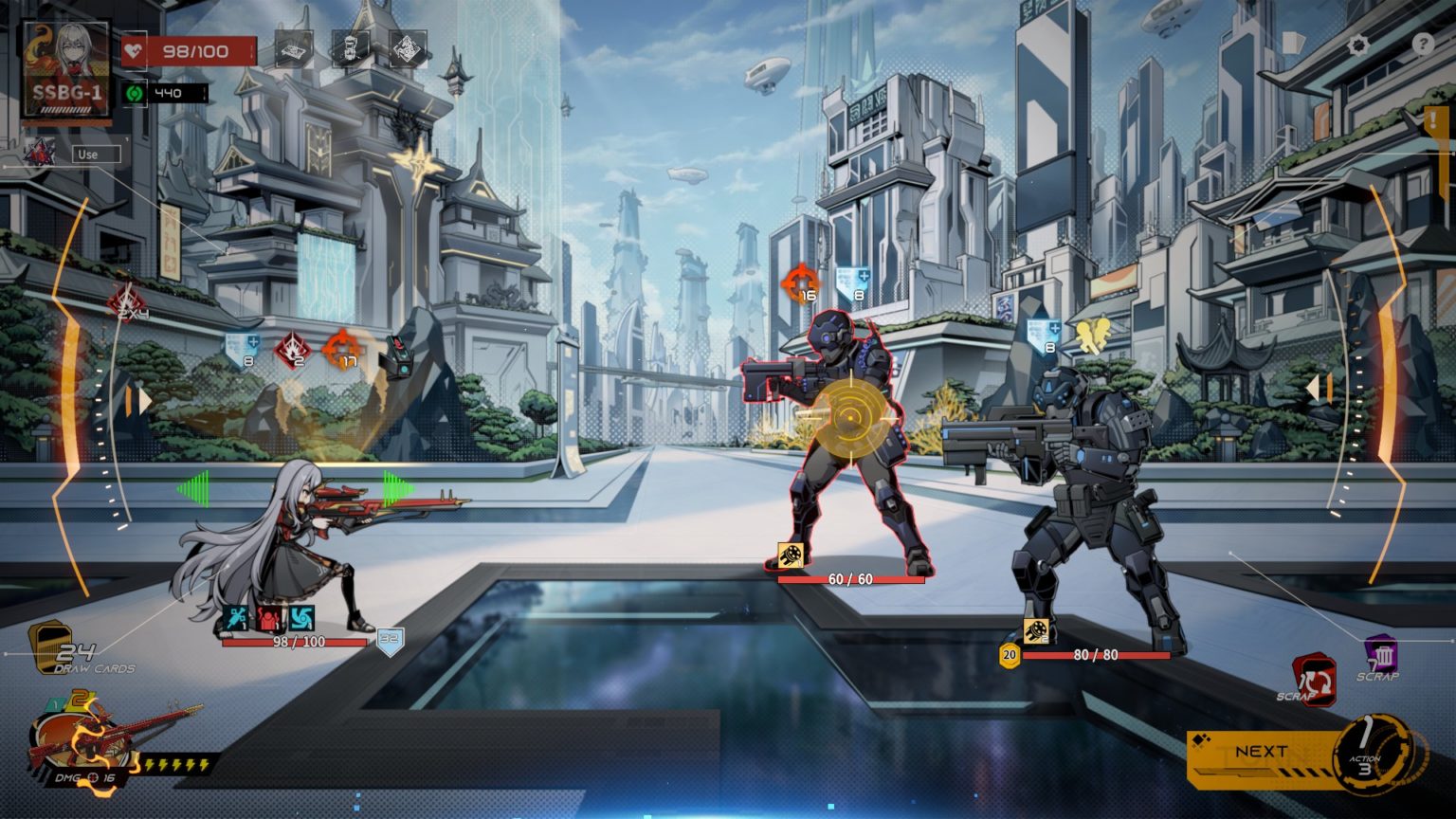This screenshot has width=1456, height=819.
Task: Open the purple trash-can scrap pile
Action: [x=1381, y=654]
